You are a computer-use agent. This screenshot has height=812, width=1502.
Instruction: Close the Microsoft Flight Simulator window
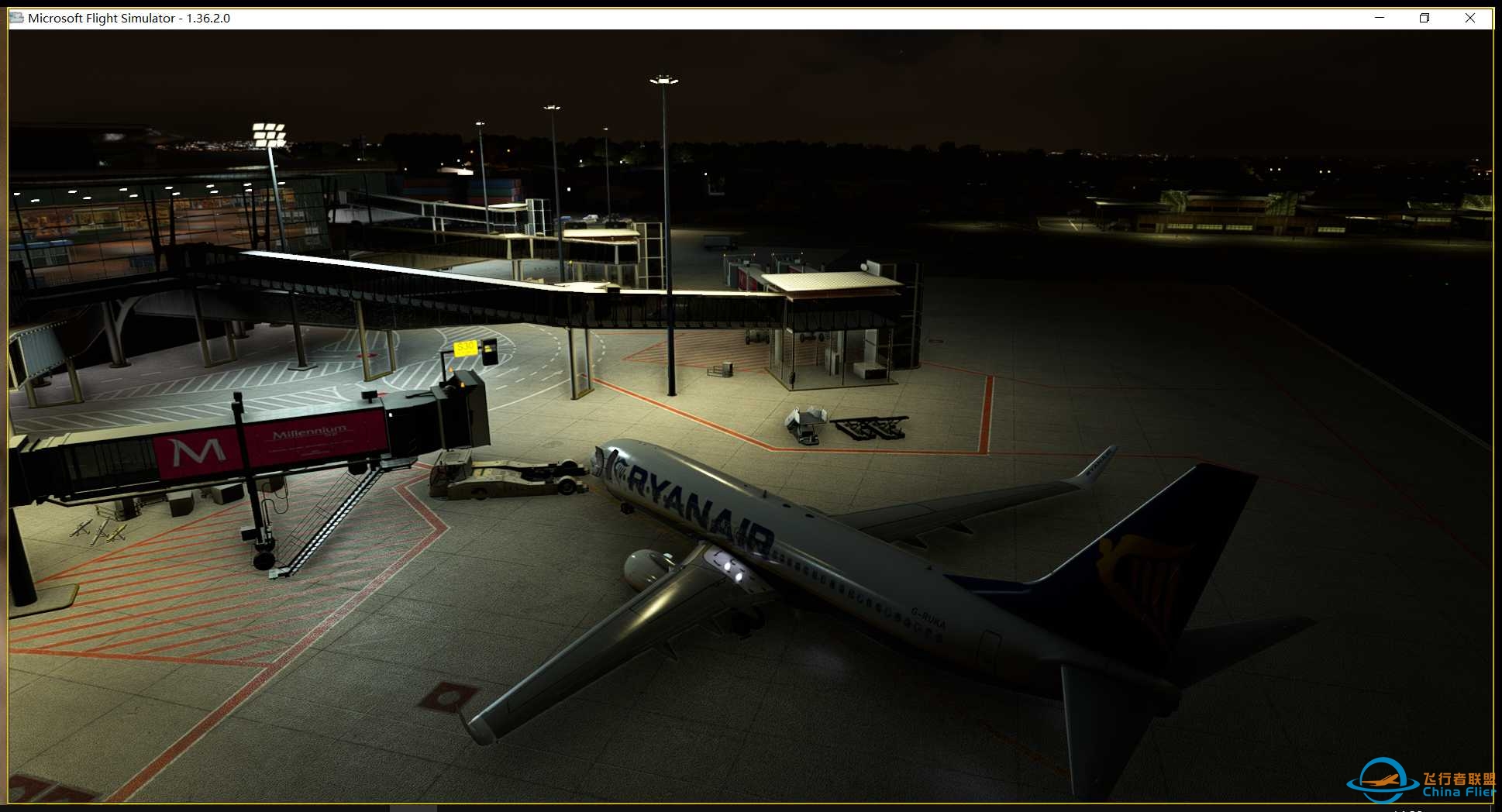pyautogui.click(x=1470, y=18)
